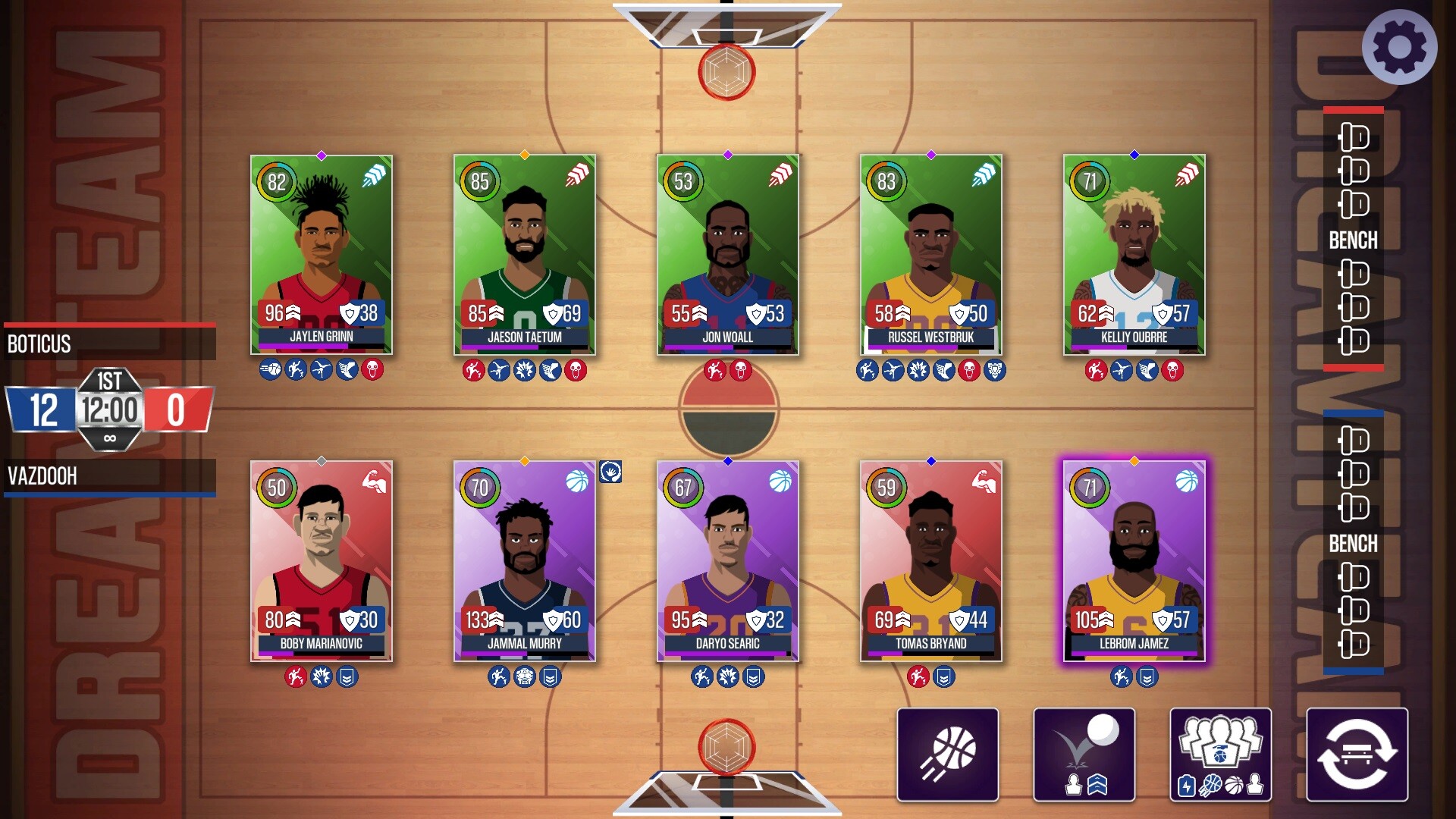
Task: Expand the infinity timer badge on scoreboard
Action: tap(110, 438)
